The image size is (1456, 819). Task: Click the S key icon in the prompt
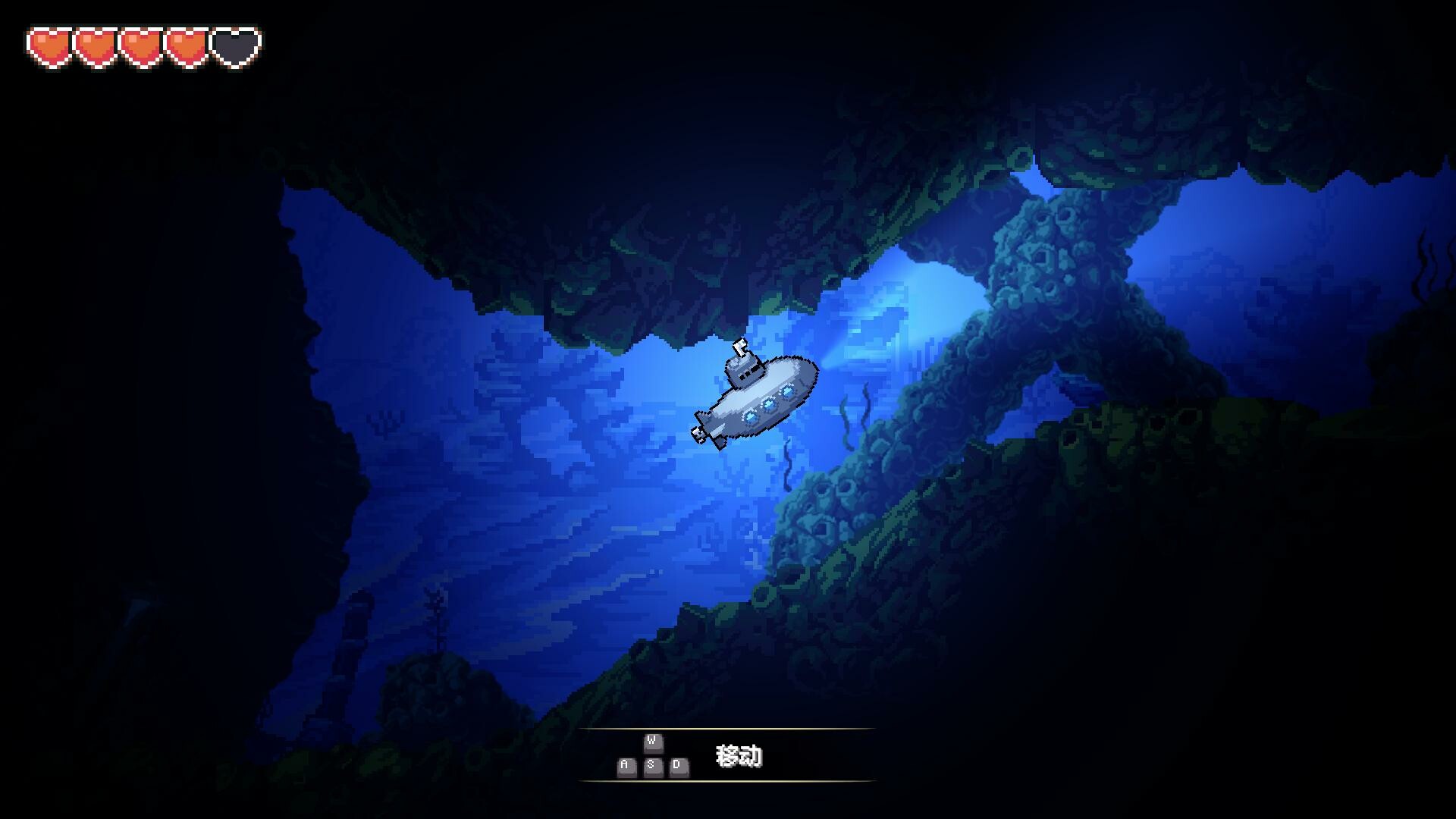pos(651,767)
